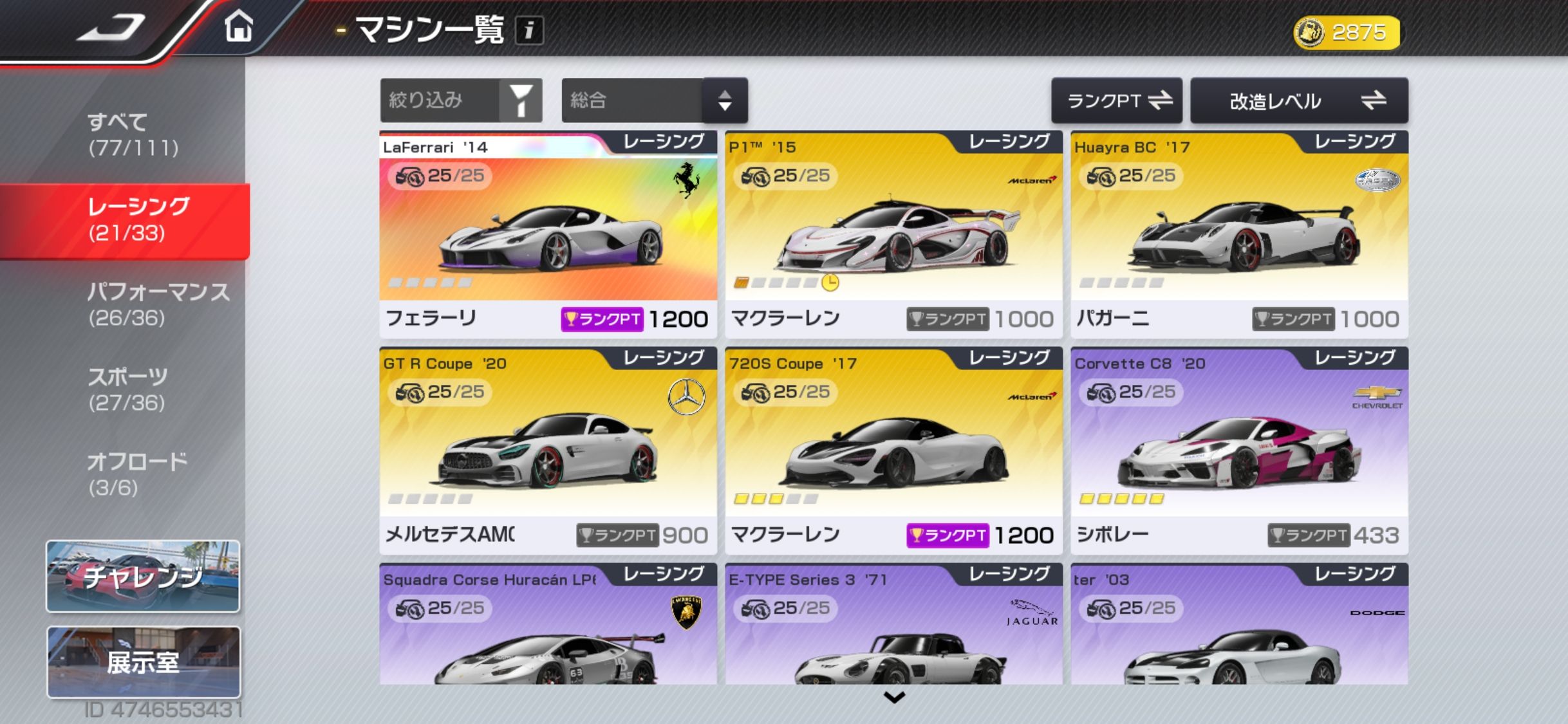Select the Mercedes GT R Coupe '20 card
The width and height of the screenshot is (1568, 724).
548,450
